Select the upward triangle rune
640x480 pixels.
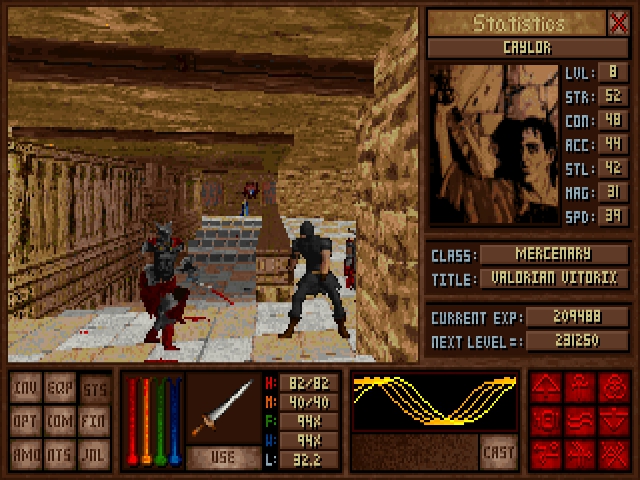pyautogui.click(x=548, y=388)
